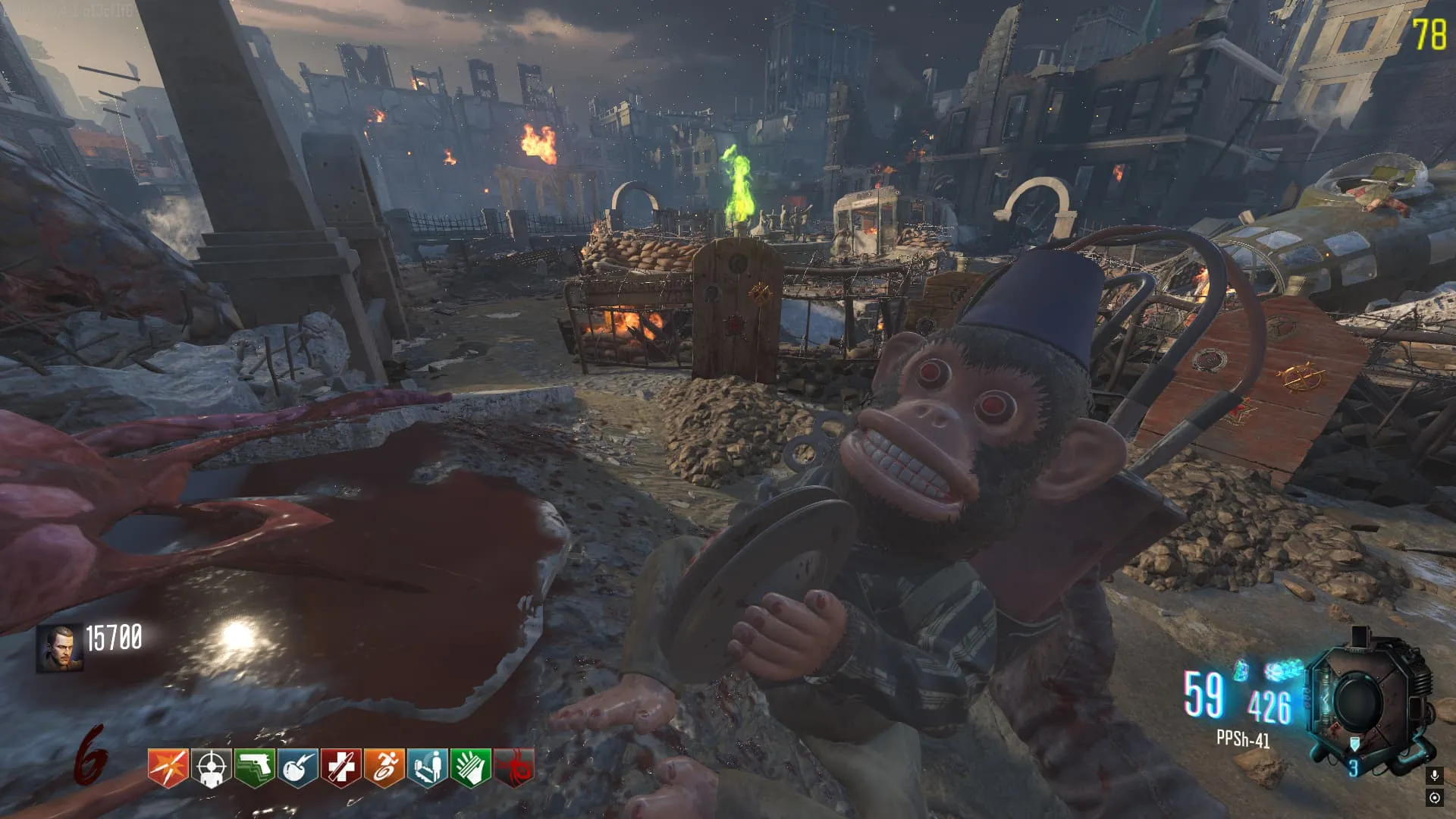Choose the green pistol Mule Kick perk
This screenshot has width=1456, height=819.
pos(254,768)
